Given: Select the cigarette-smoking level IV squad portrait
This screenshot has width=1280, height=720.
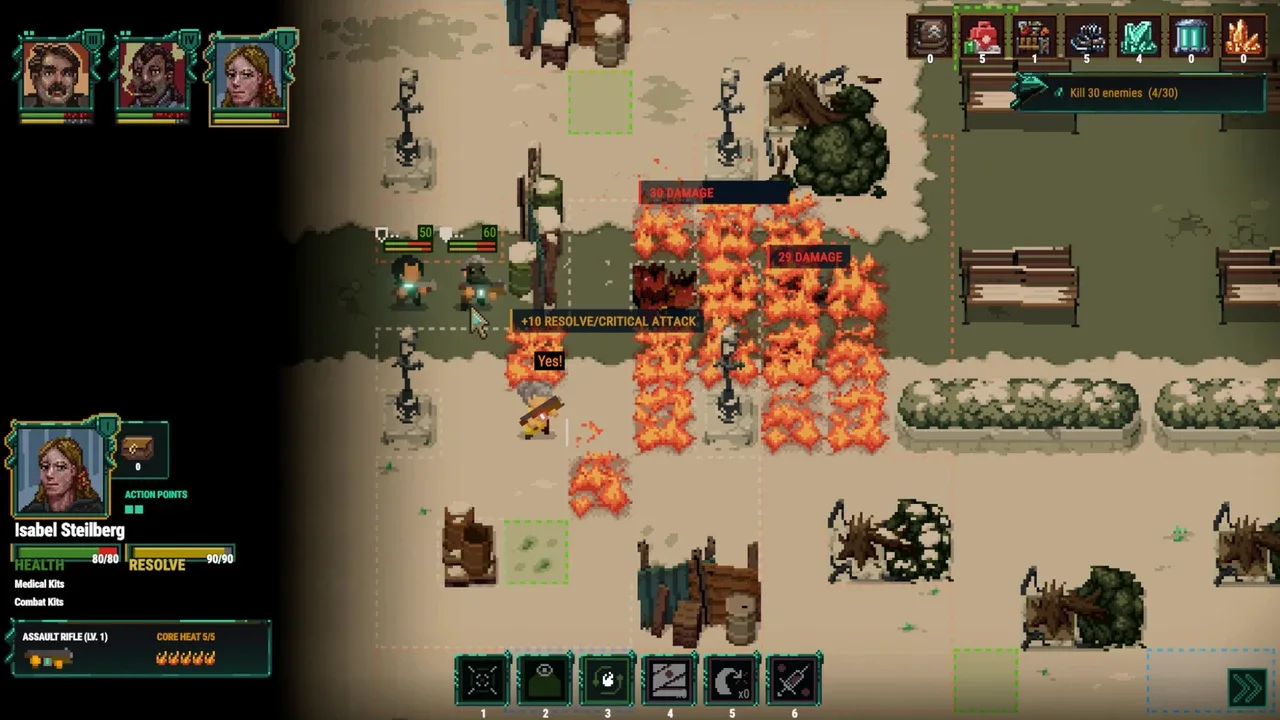Looking at the screenshot, I should tap(152, 73).
